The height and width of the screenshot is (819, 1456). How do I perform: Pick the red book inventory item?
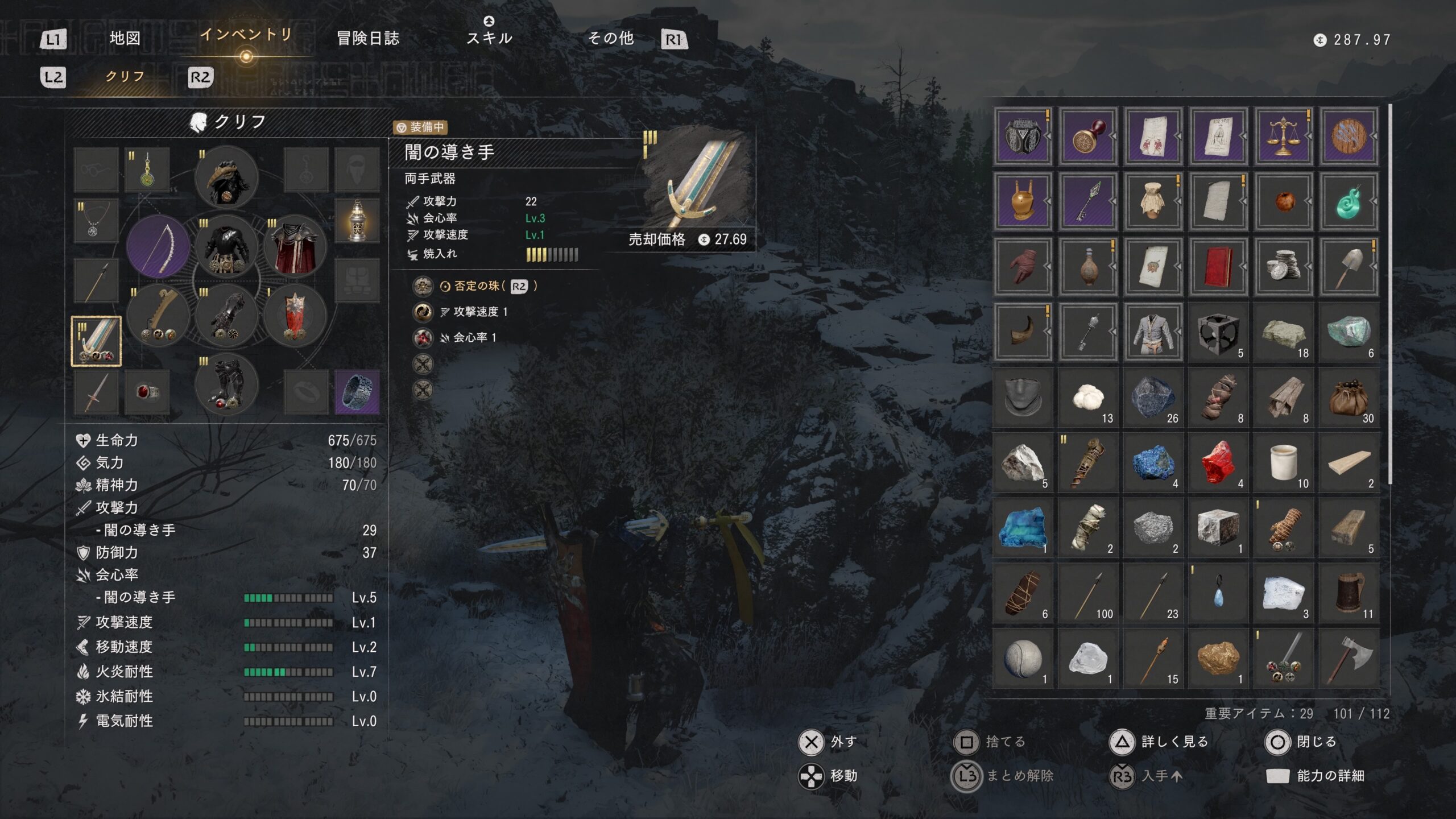point(1218,267)
